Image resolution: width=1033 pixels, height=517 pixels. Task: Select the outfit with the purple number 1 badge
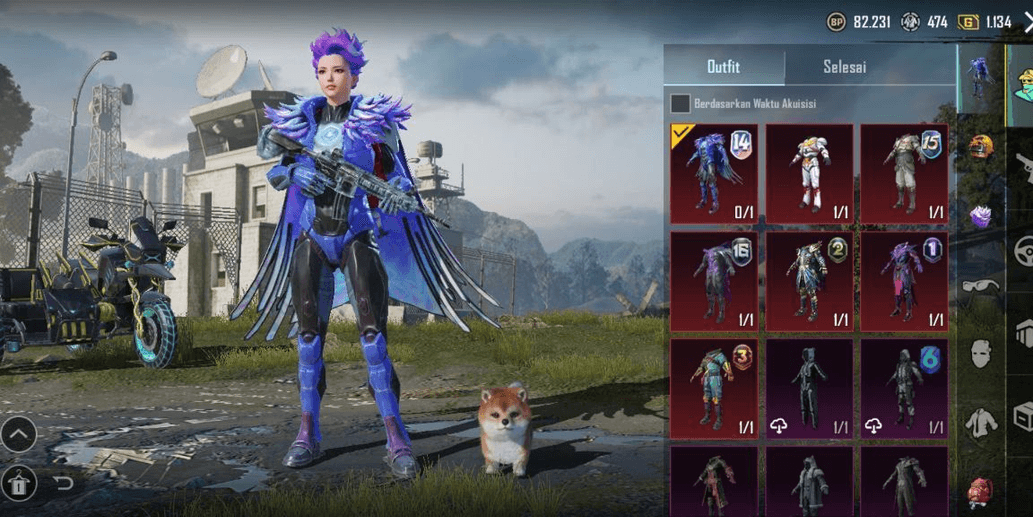click(x=904, y=281)
